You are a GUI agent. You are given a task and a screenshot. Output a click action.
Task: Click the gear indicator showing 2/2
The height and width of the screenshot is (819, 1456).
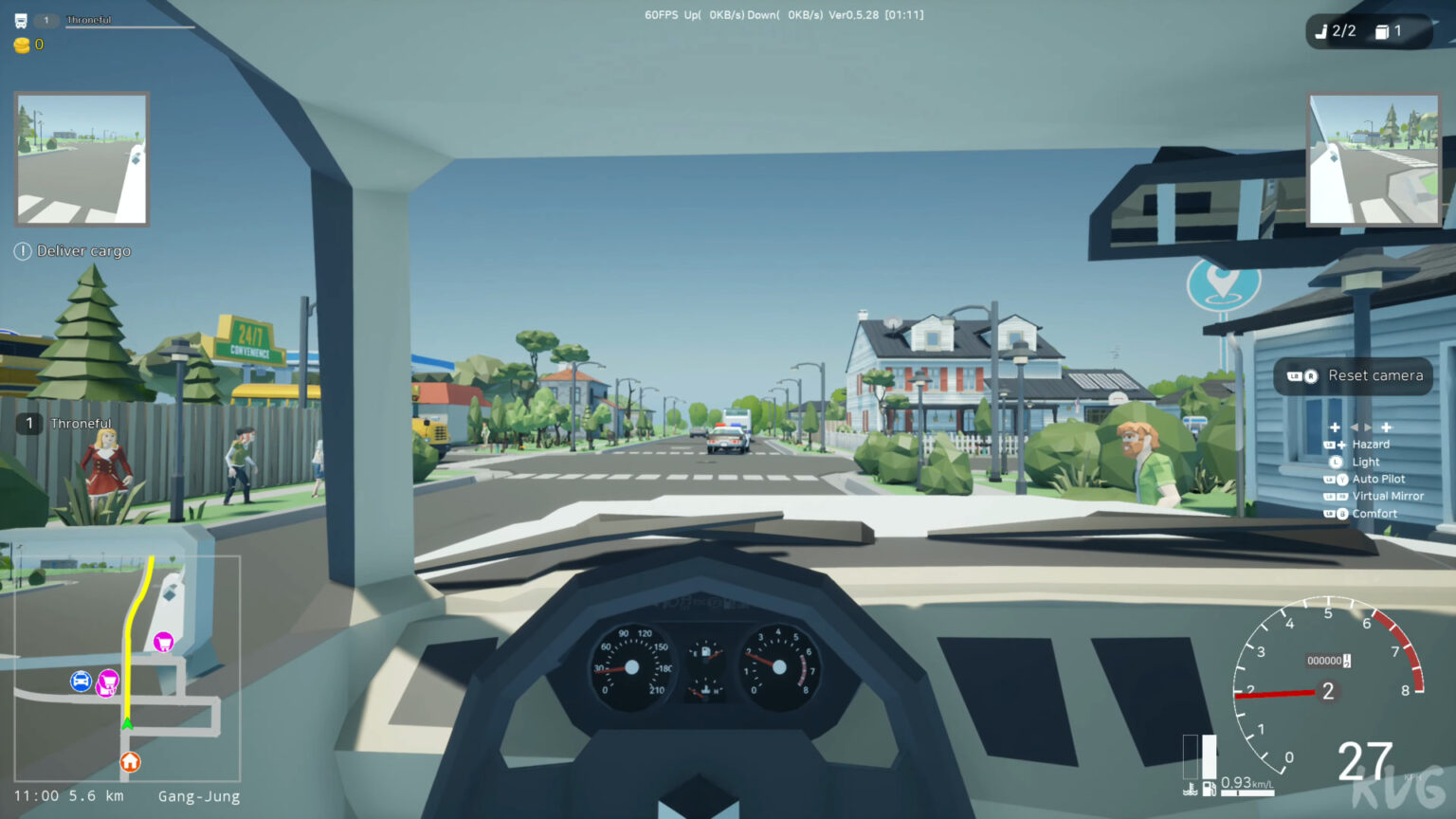1337,30
